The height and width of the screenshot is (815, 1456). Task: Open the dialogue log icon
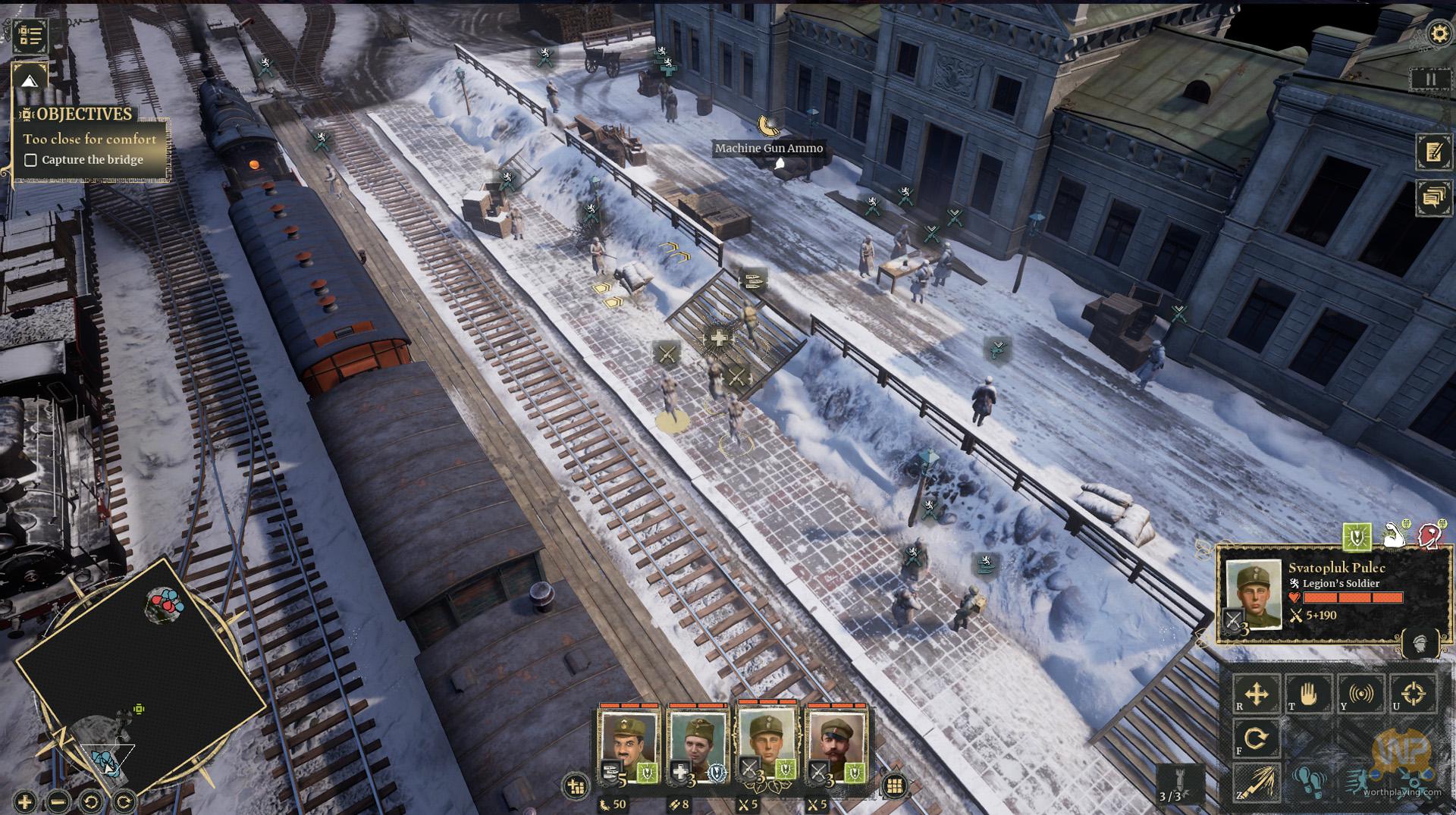tap(1432, 199)
